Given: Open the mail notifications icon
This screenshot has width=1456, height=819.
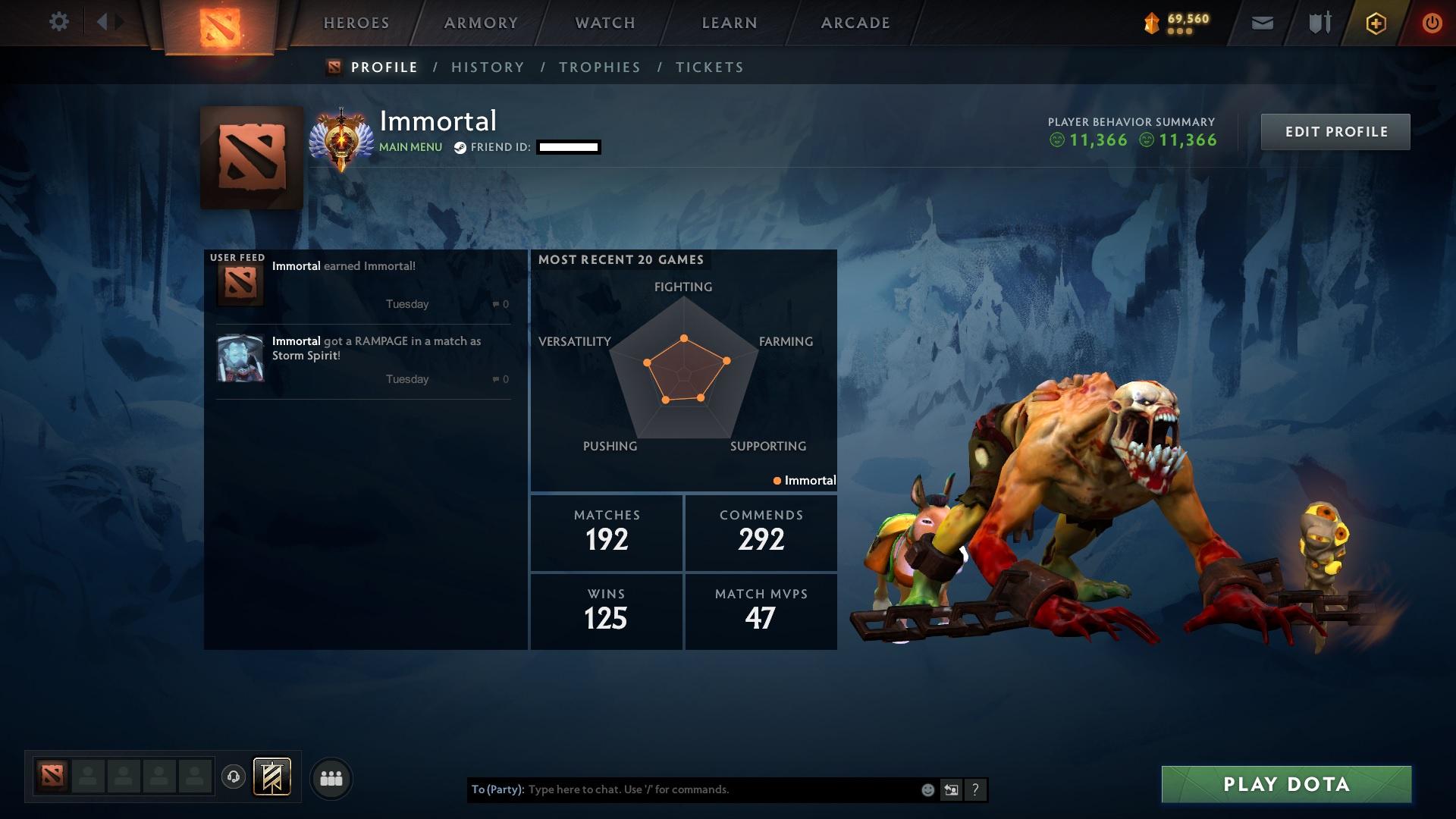Looking at the screenshot, I should 1260,22.
